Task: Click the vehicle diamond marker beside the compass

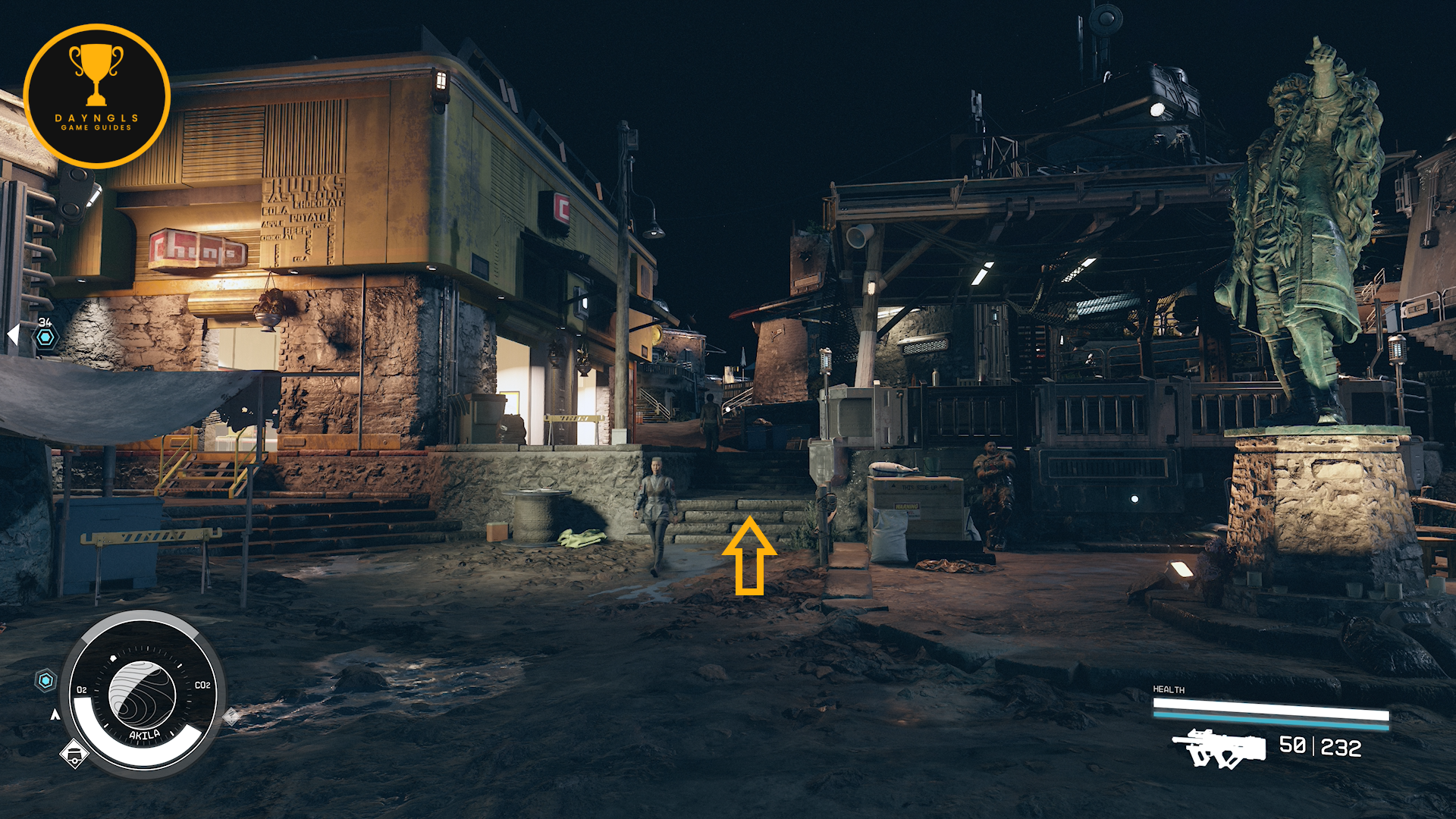Action: tap(74, 754)
